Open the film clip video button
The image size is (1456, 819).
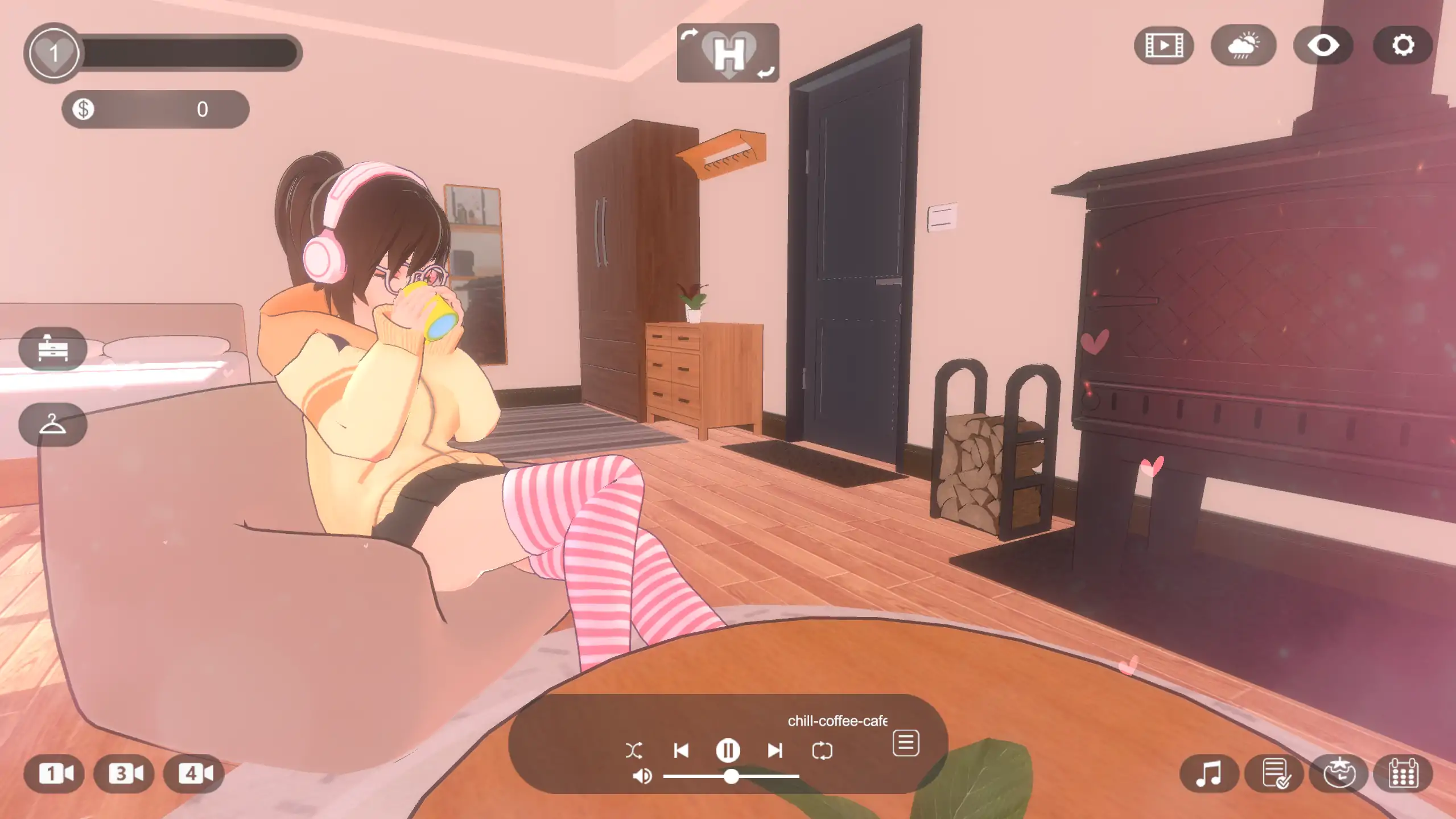pyautogui.click(x=1164, y=45)
